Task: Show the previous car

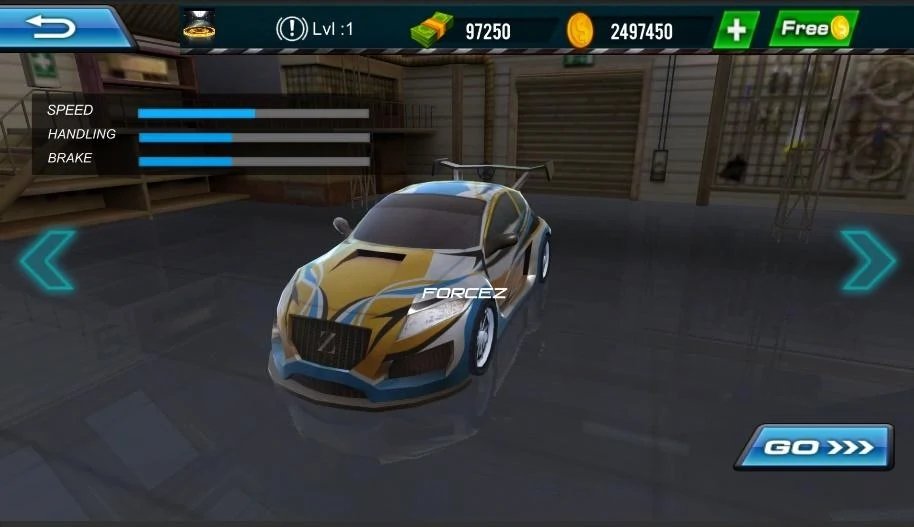Action: pyautogui.click(x=46, y=260)
